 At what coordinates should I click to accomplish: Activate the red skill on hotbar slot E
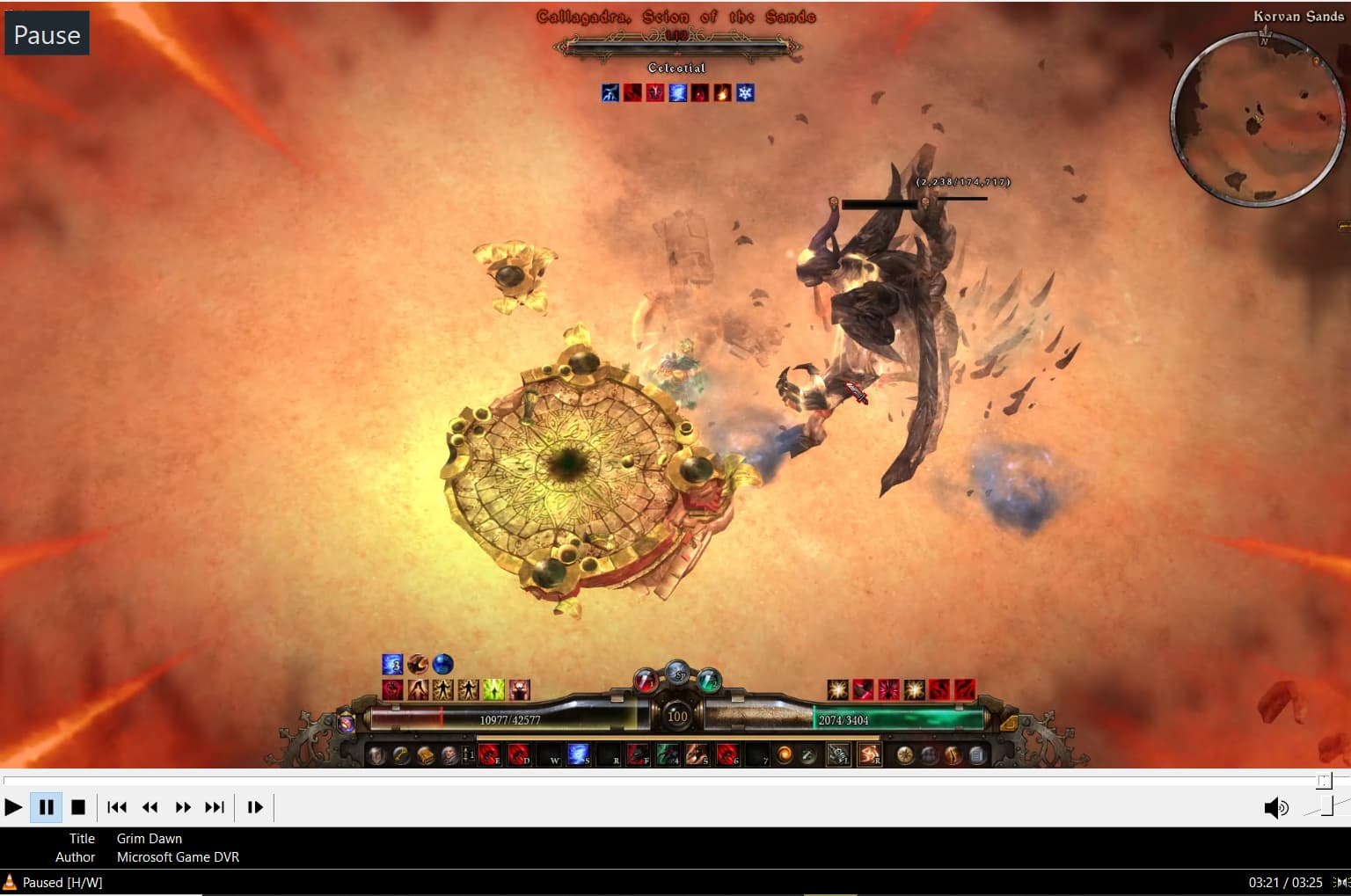[x=488, y=754]
